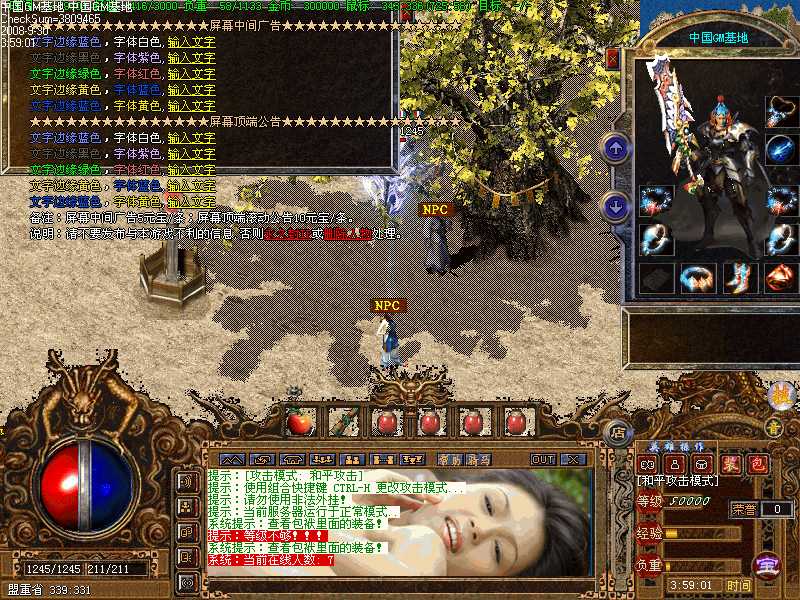Click the OUT button above chat
This screenshot has width=800, height=600.
pyautogui.click(x=543, y=459)
